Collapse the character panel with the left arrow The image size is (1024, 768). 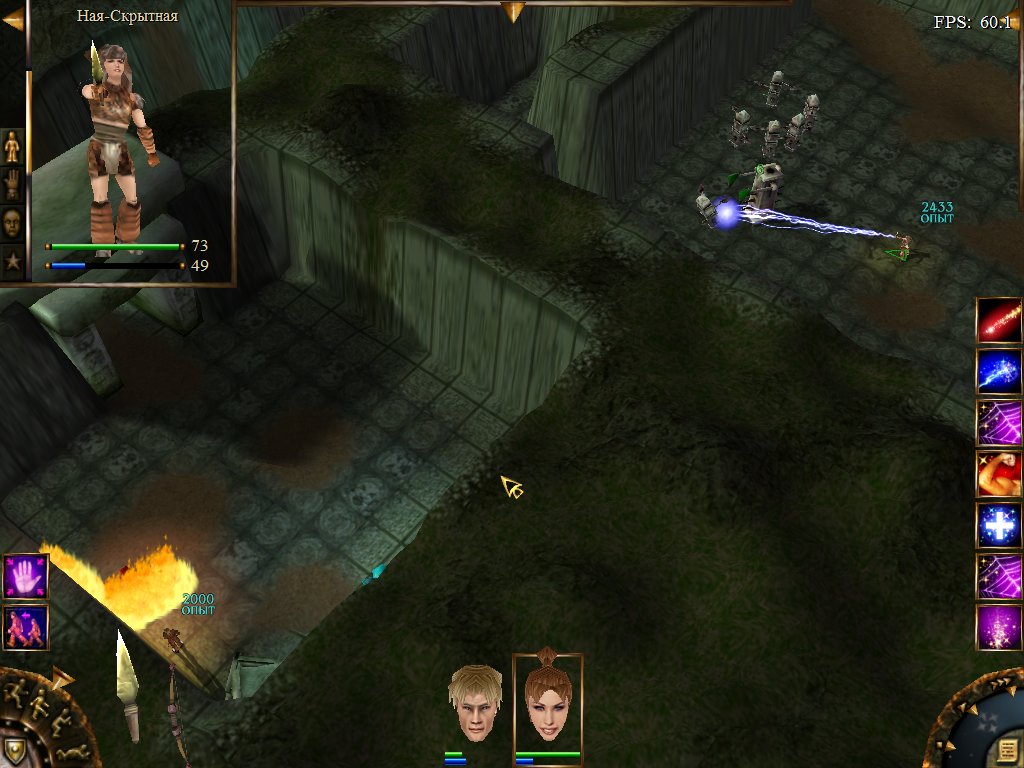coord(13,20)
